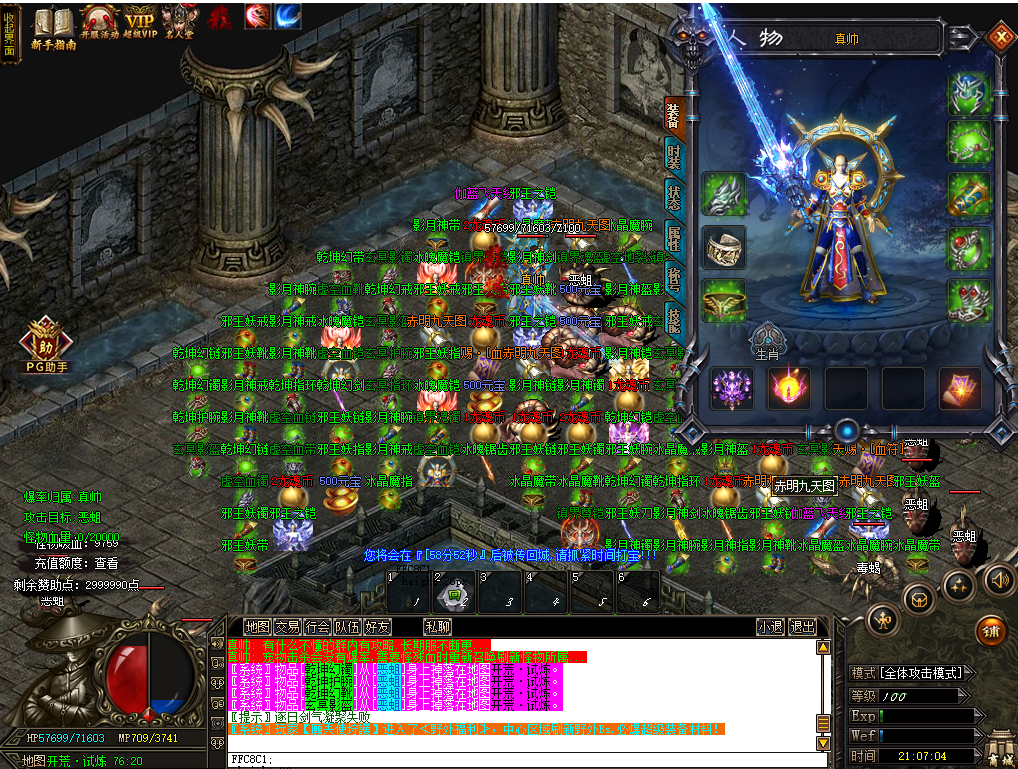The image size is (1018, 769).
Task: Select the 属性 tab
Action: [675, 238]
